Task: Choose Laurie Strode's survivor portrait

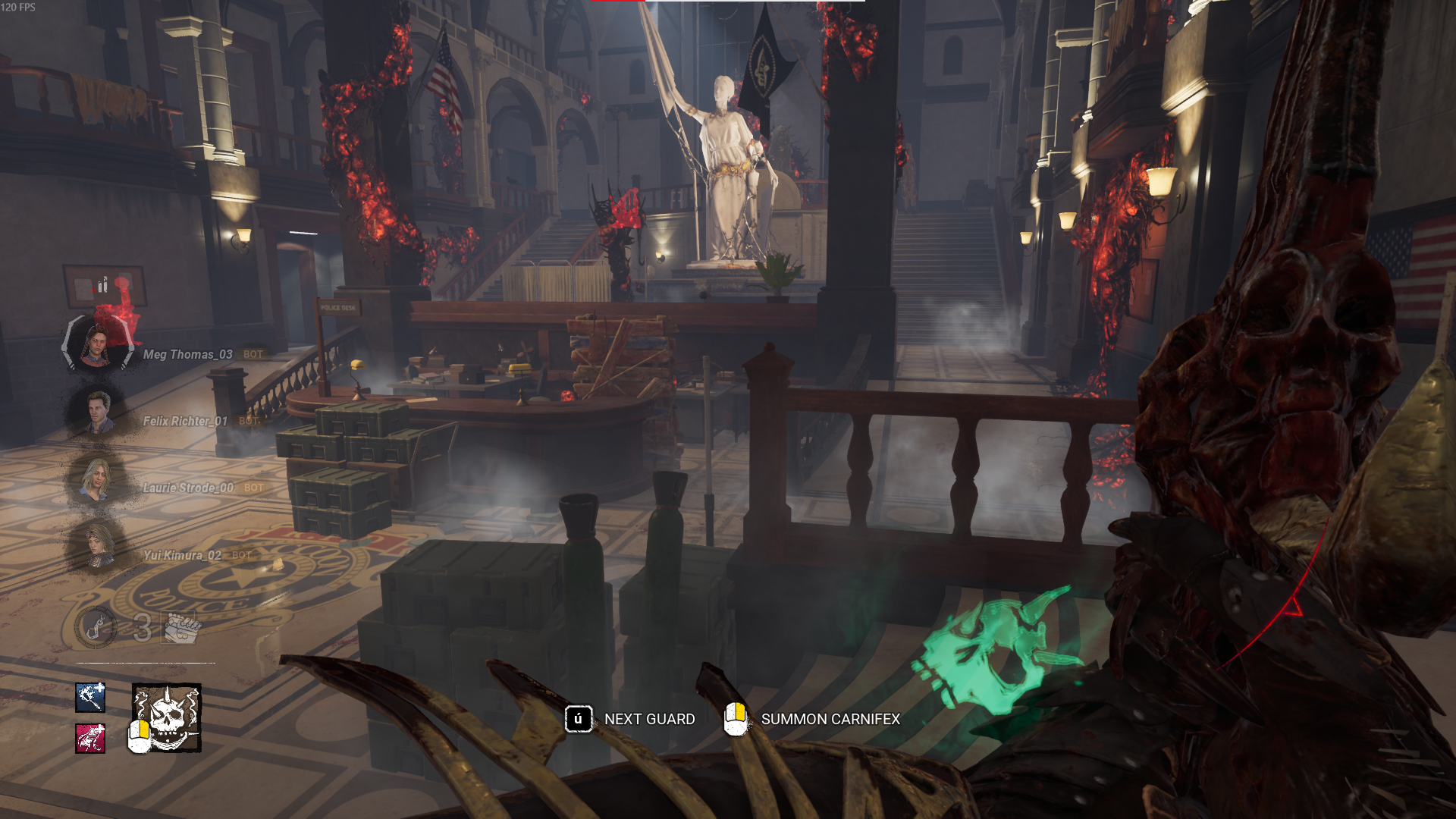Action: point(96,479)
